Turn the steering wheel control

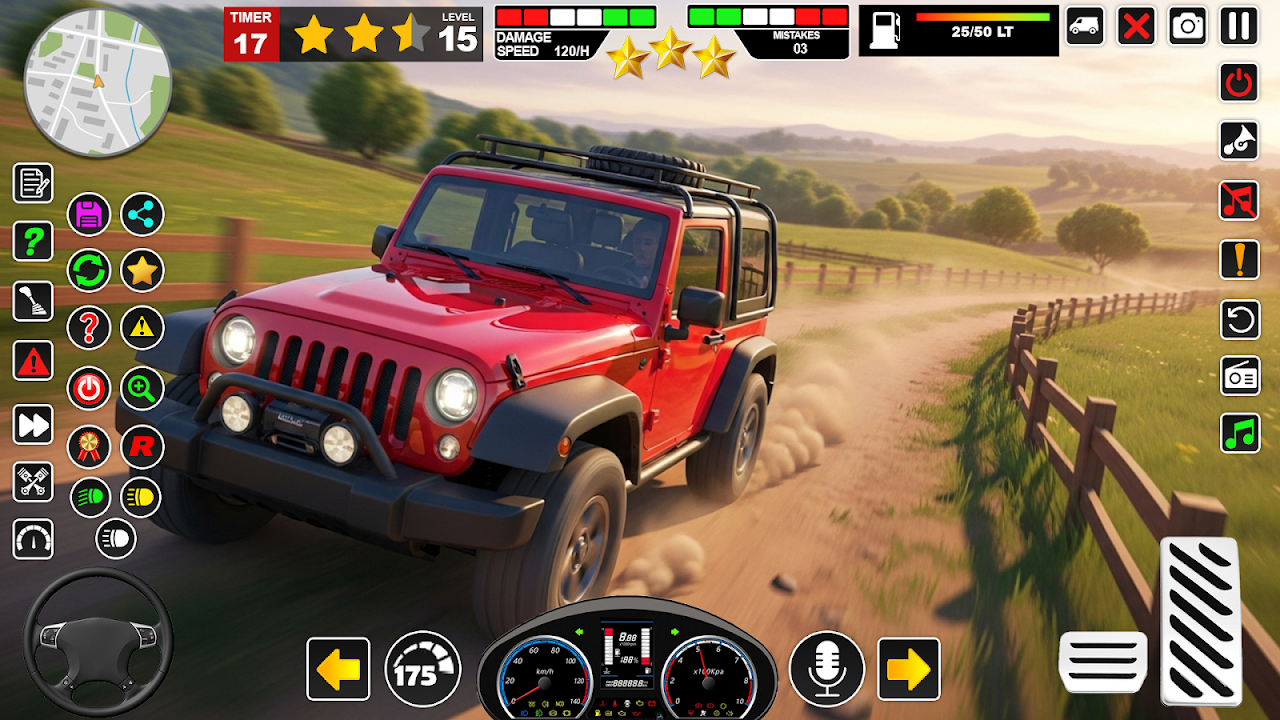tap(98, 640)
